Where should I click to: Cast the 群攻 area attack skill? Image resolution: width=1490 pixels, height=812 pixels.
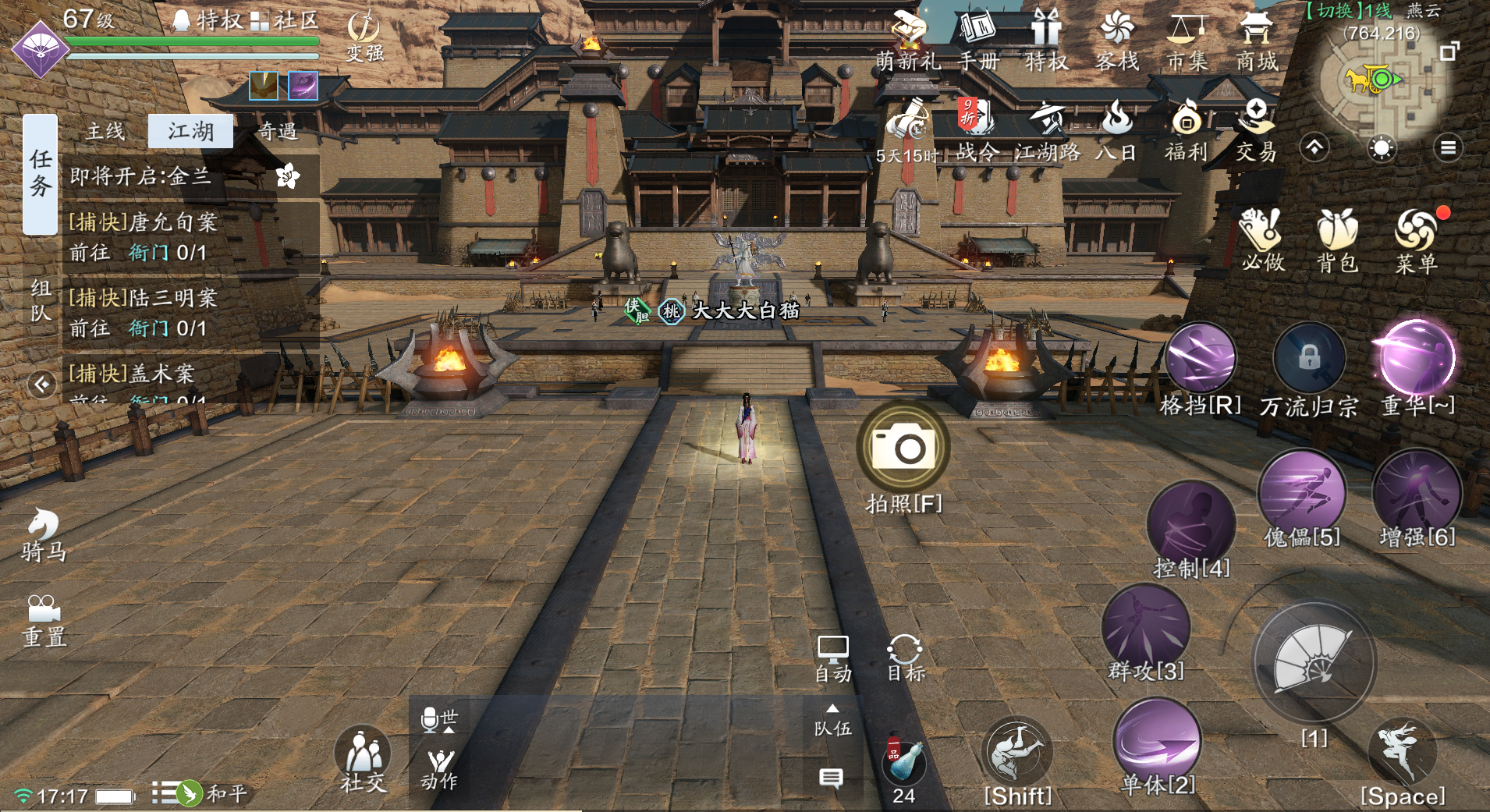coord(1145,628)
